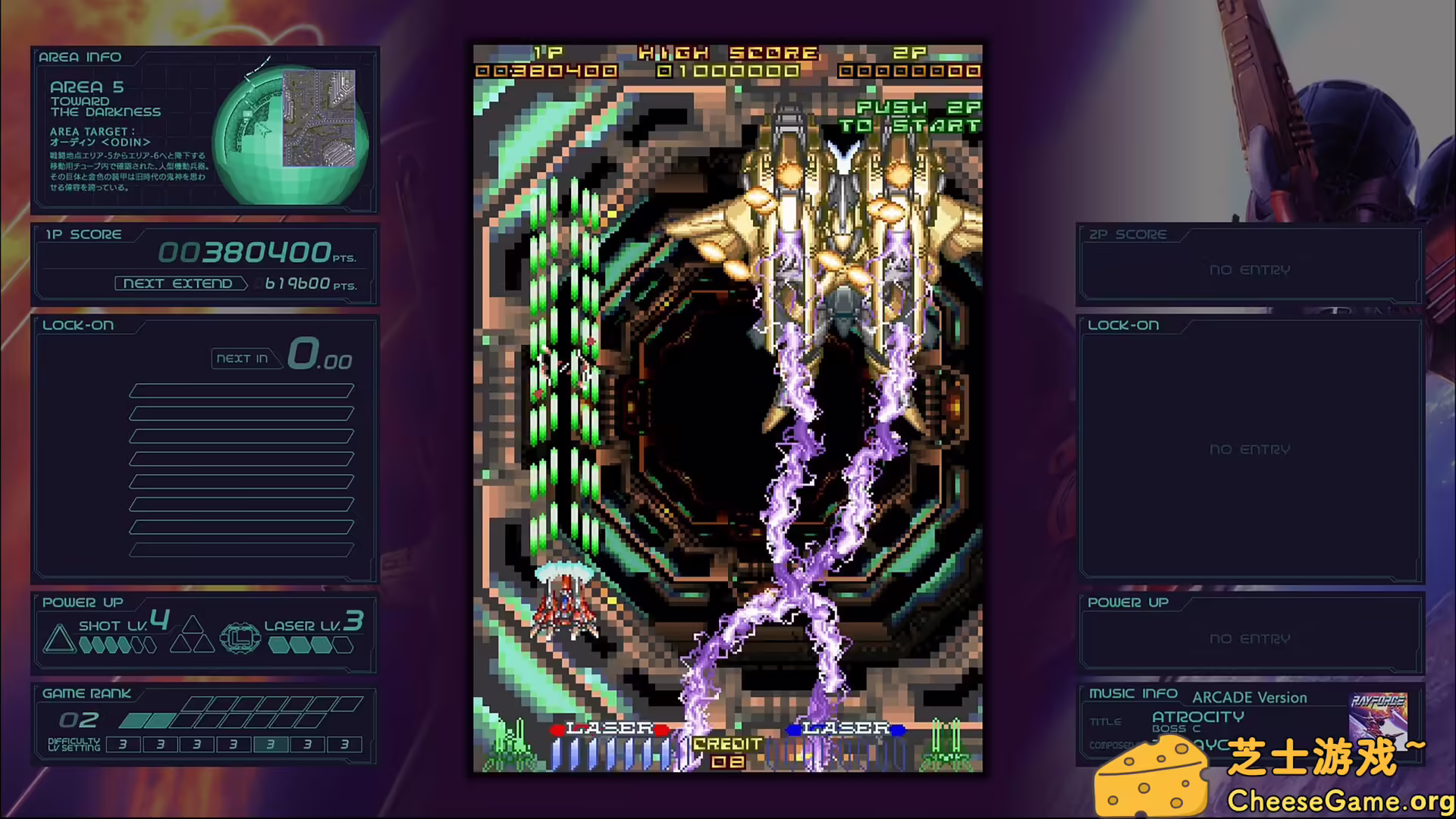Image resolution: width=1456 pixels, height=819 pixels.
Task: Expand the Music Info panel
Action: click(1134, 692)
